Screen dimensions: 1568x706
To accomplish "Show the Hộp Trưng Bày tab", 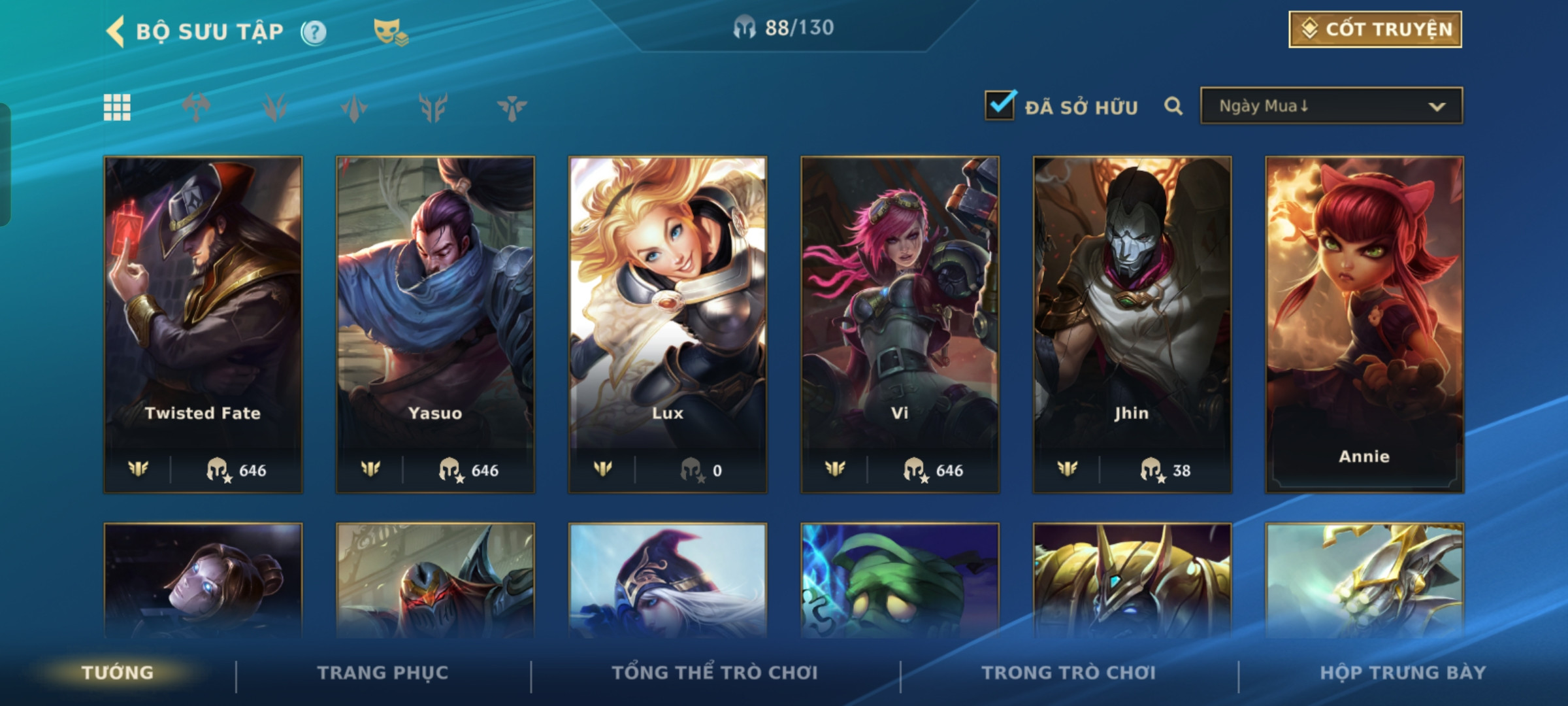I will click(x=1403, y=673).
